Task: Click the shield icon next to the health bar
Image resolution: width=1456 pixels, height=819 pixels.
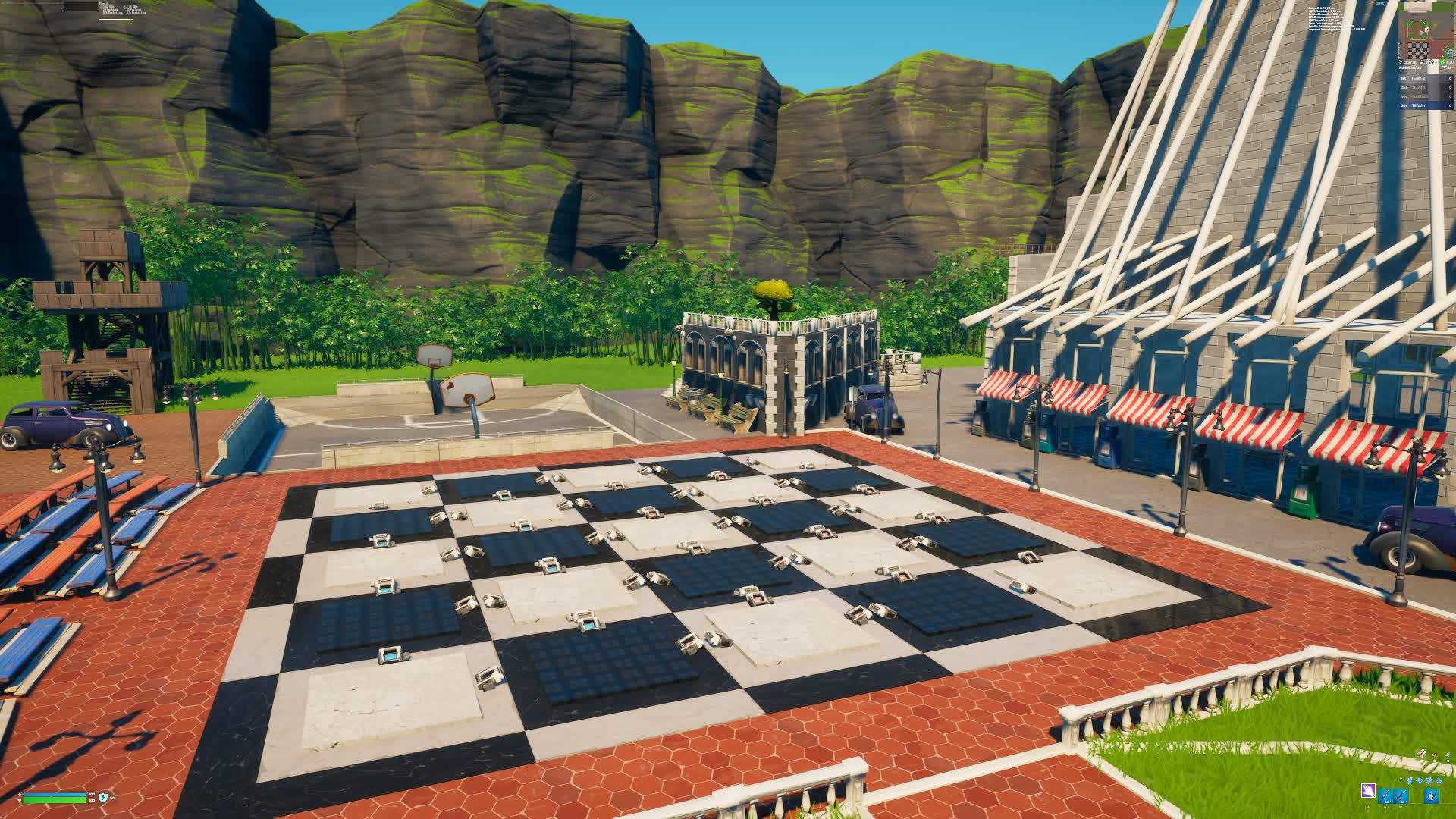Action: [x=103, y=798]
